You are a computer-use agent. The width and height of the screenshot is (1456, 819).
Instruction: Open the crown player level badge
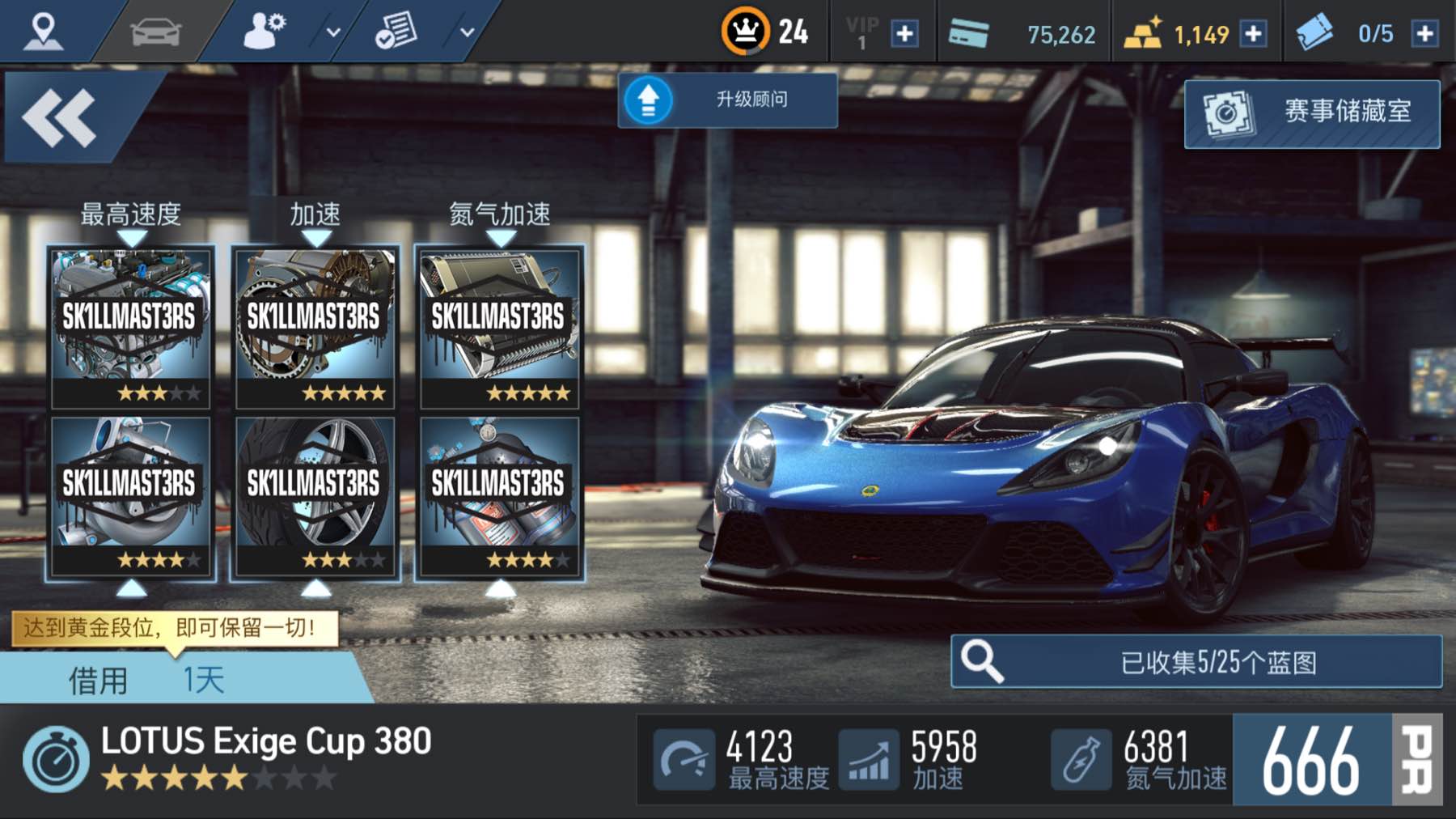coord(745,32)
